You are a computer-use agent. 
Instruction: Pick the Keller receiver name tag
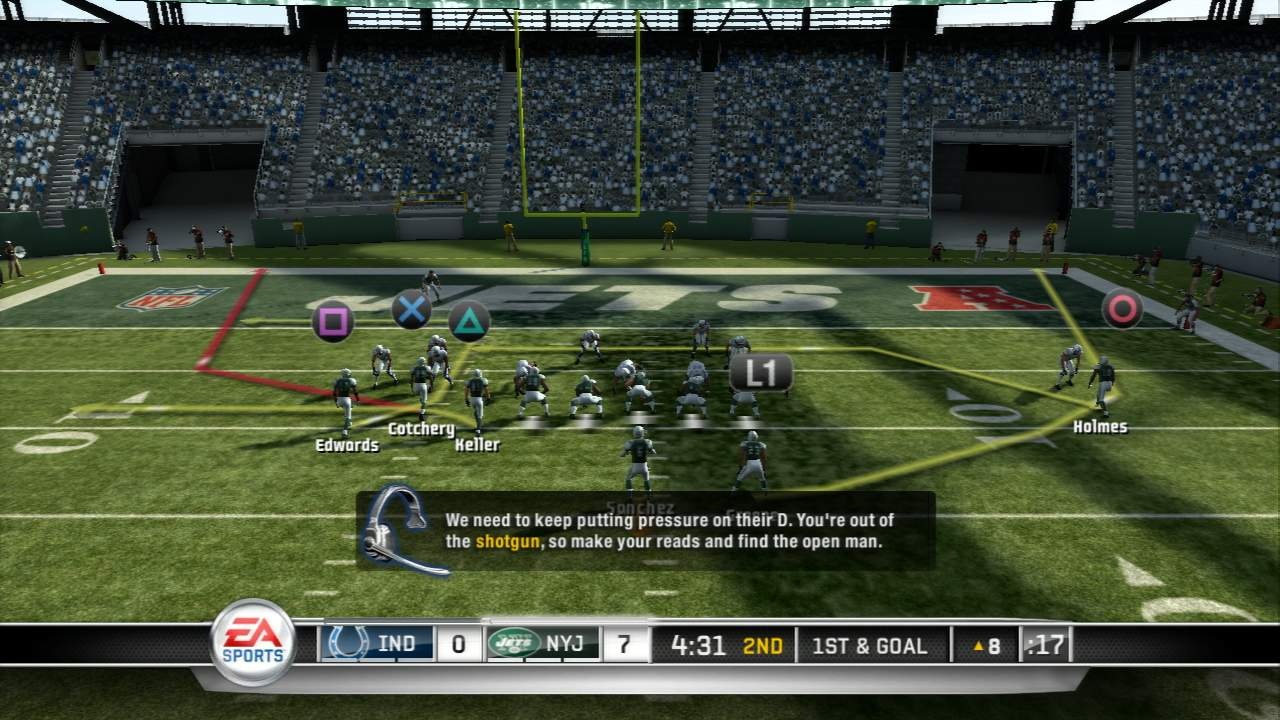pos(477,445)
